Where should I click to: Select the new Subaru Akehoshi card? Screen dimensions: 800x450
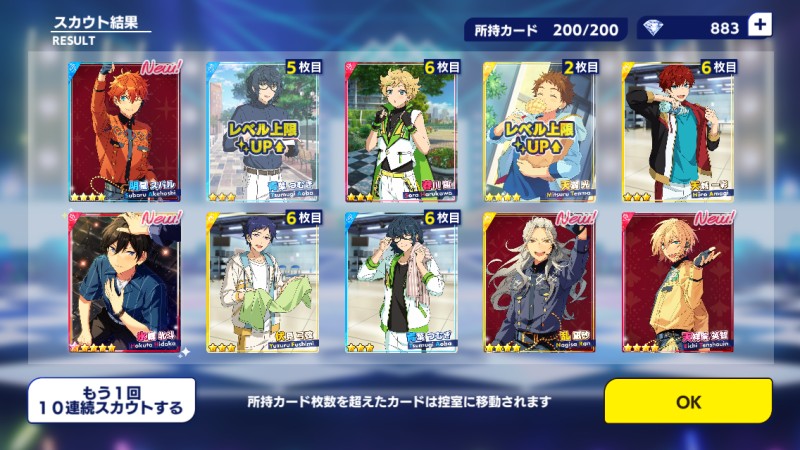coord(125,132)
